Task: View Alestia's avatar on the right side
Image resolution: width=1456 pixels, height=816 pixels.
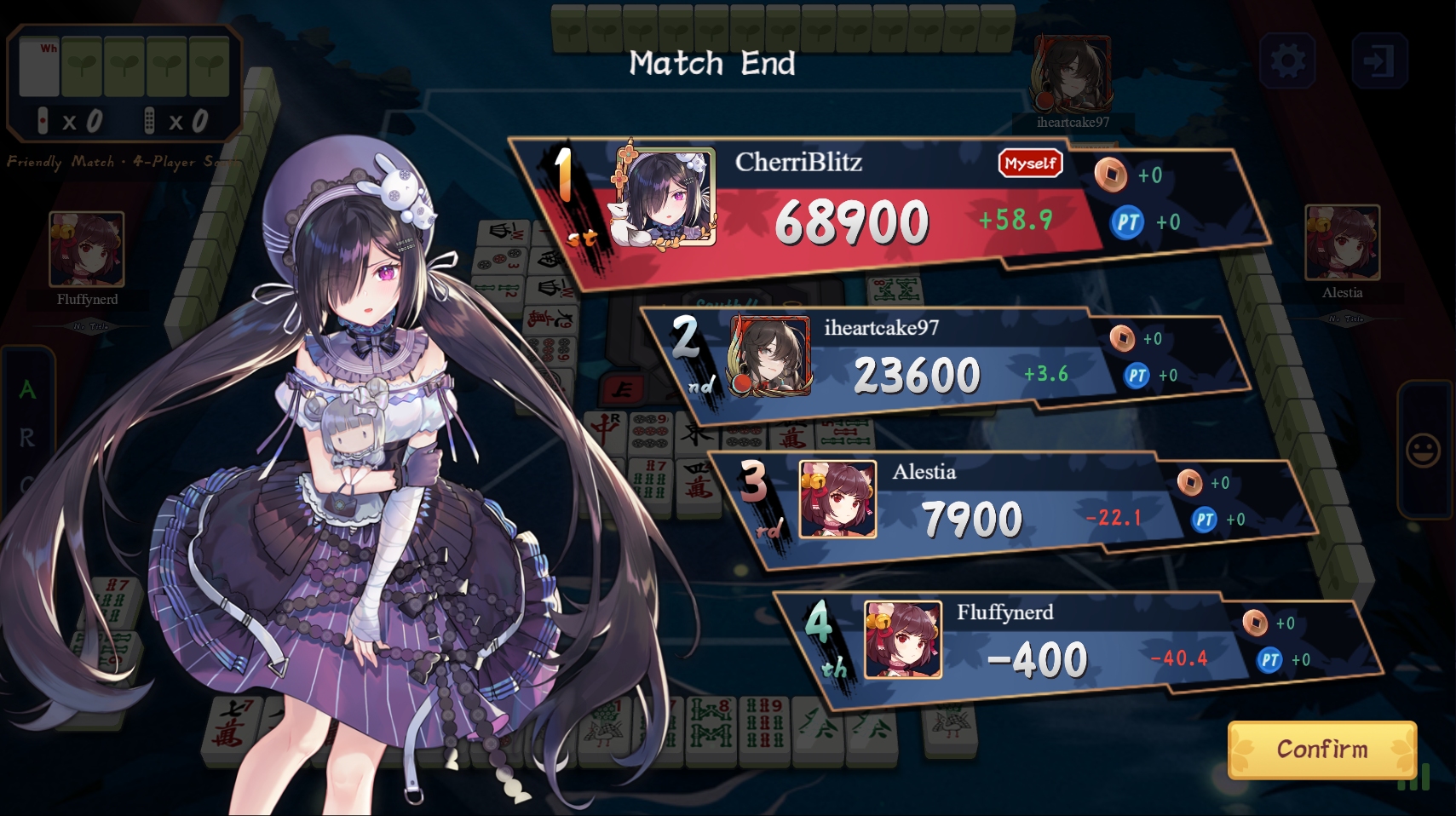Action: (x=1342, y=243)
